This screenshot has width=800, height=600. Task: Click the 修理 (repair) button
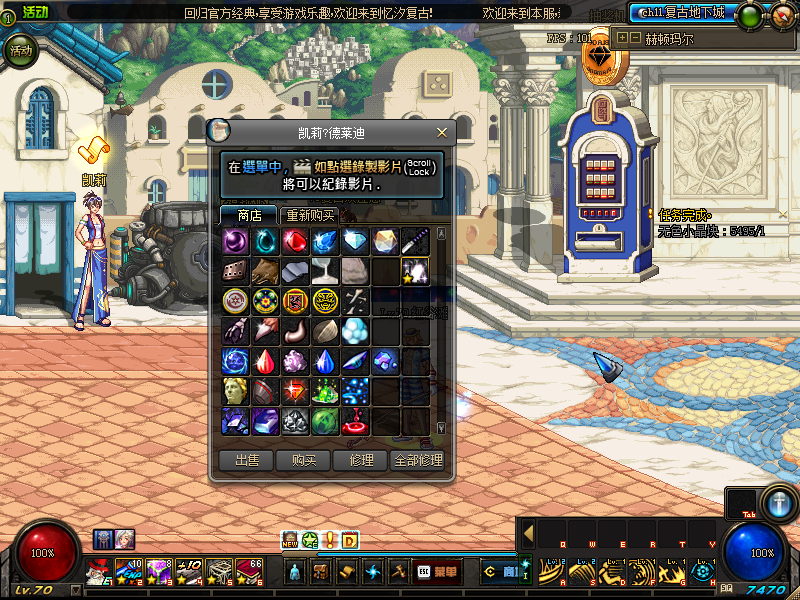(361, 460)
